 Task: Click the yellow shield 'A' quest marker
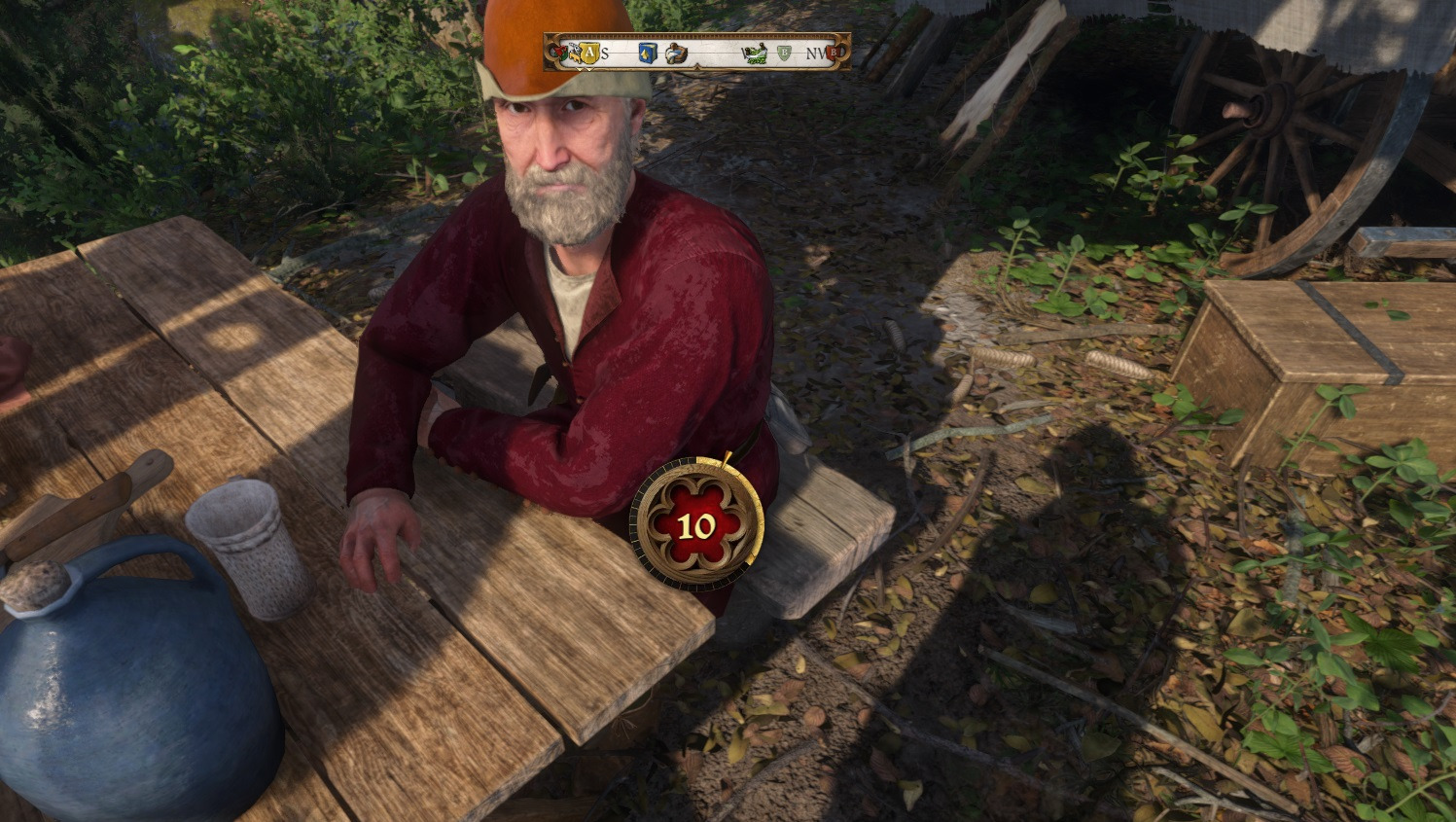coord(589,53)
